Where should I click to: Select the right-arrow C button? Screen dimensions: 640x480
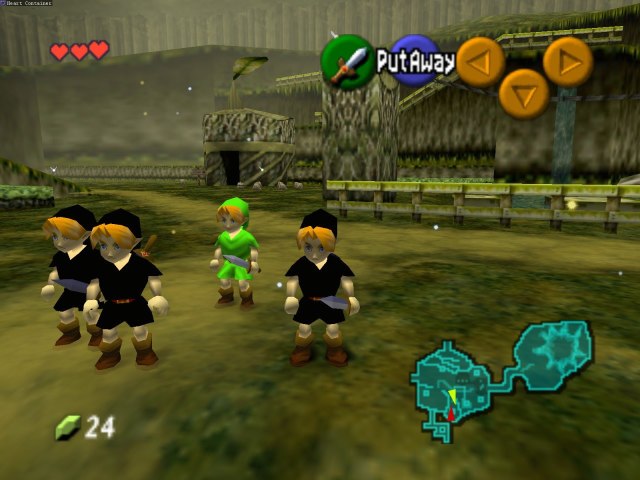pyautogui.click(x=568, y=61)
